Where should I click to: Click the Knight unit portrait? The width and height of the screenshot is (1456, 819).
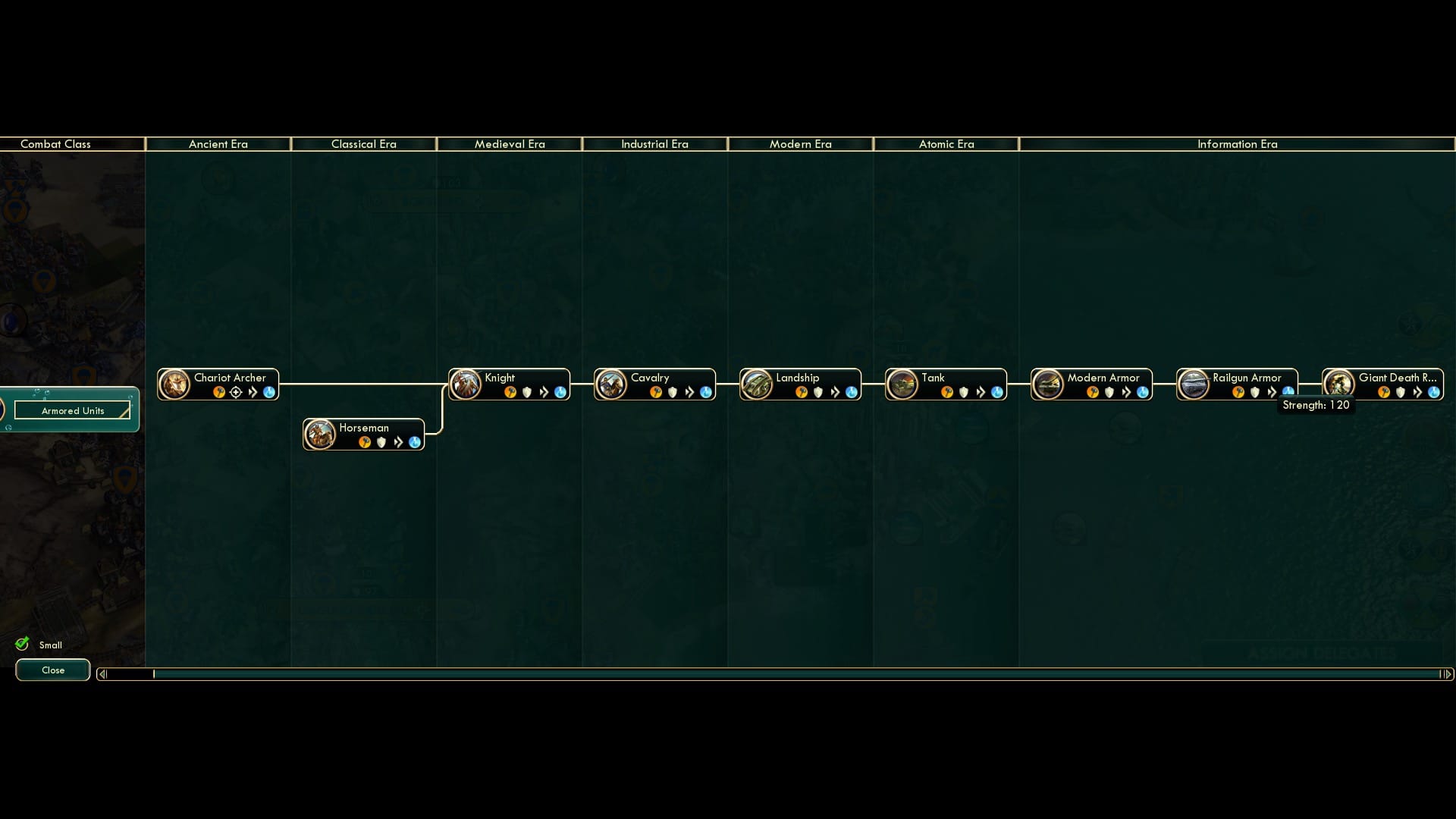click(466, 384)
